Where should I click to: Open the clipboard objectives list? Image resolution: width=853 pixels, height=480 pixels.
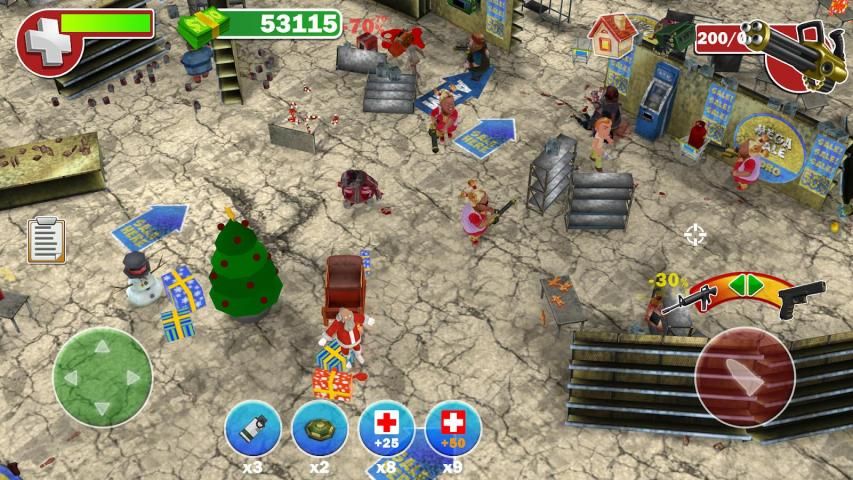(46, 240)
